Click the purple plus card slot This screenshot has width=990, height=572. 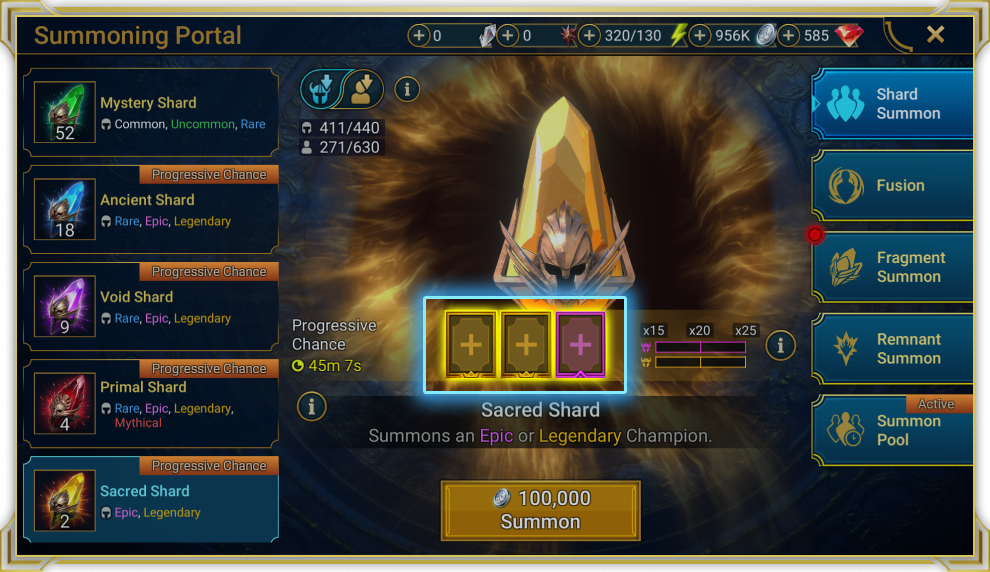tap(581, 344)
